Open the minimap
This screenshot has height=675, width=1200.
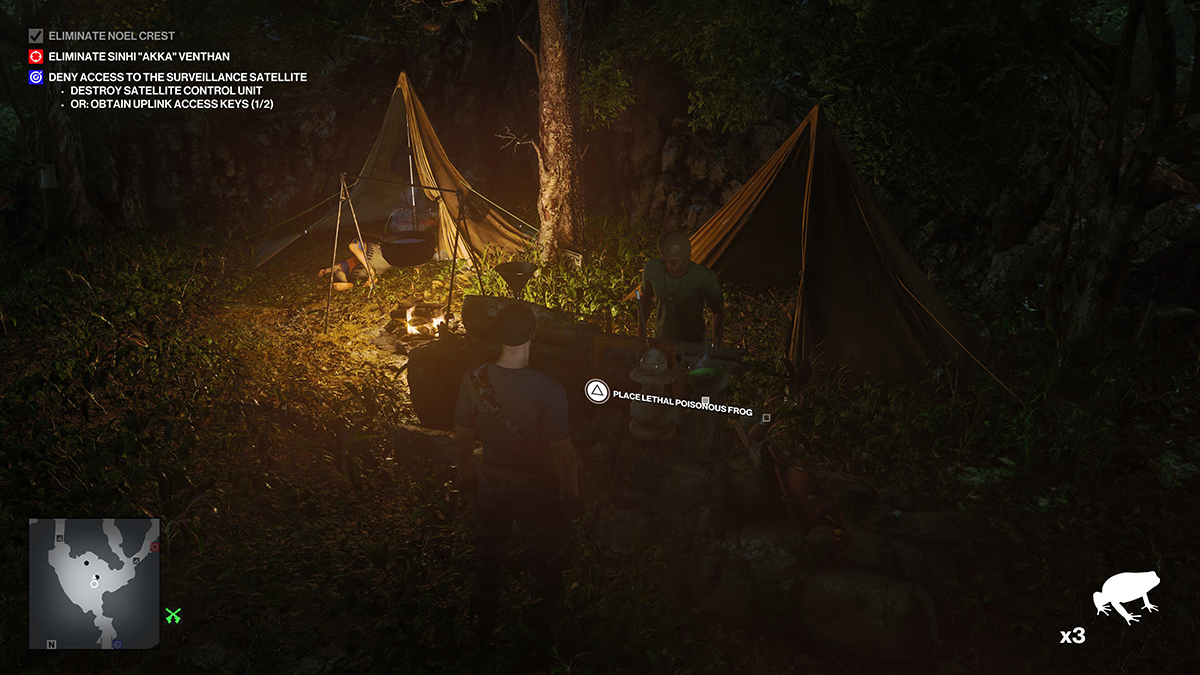pos(94,583)
